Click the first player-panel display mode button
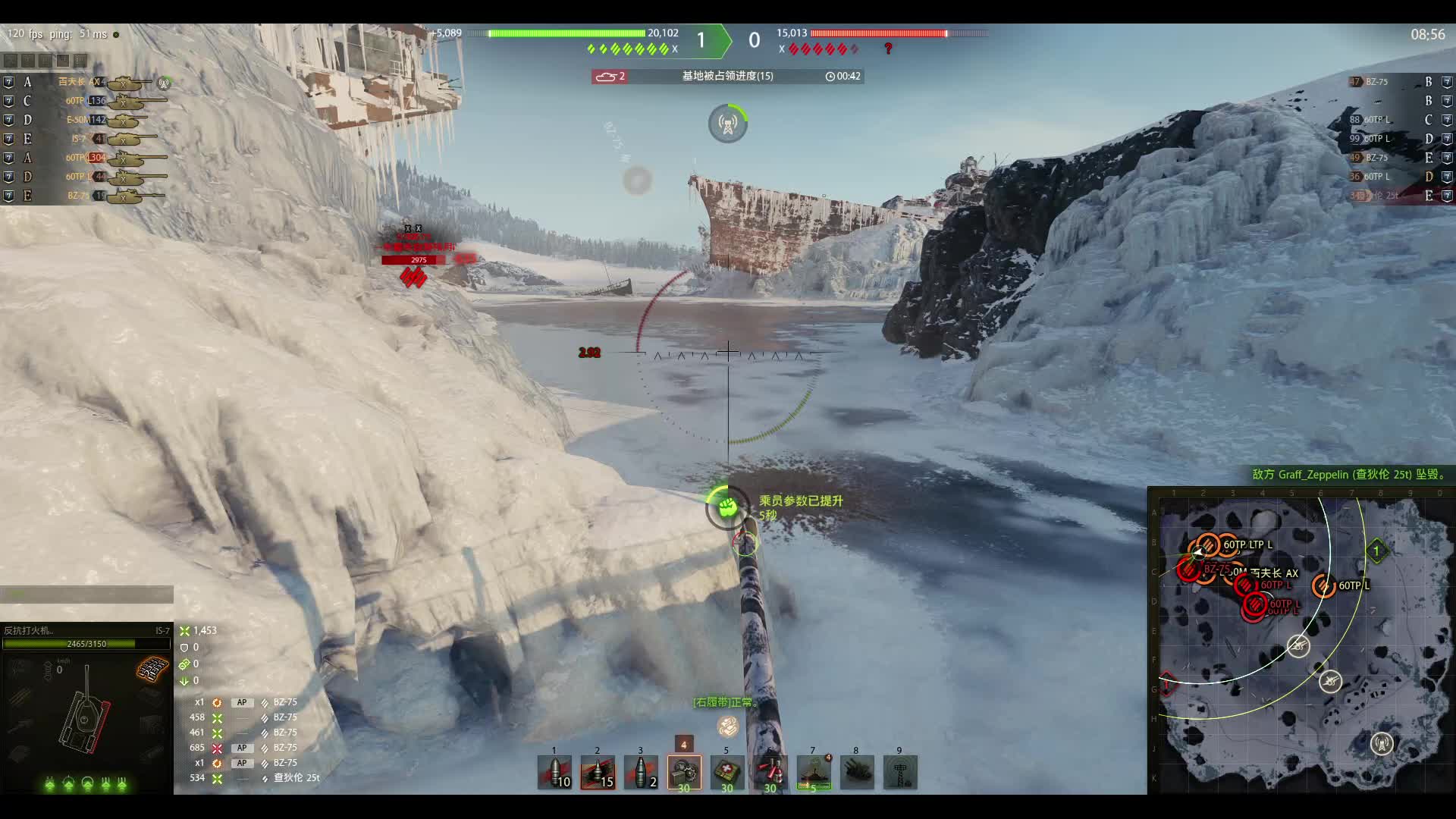The height and width of the screenshot is (819, 1456). 11,61
